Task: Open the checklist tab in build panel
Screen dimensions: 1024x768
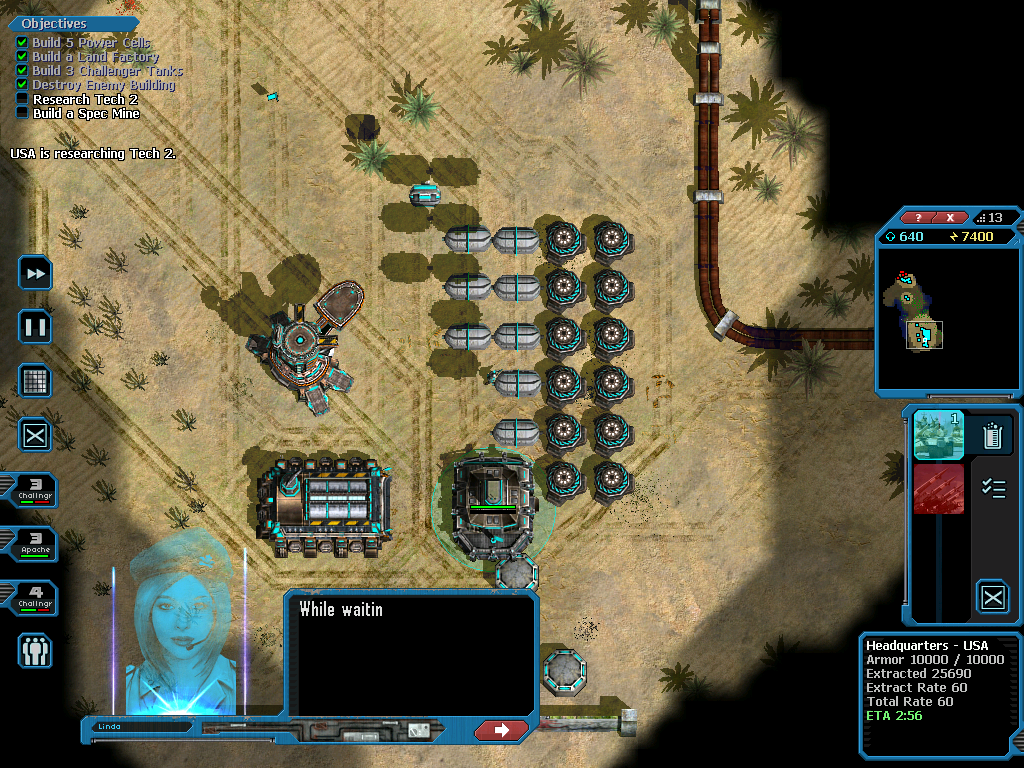Action: point(993,488)
